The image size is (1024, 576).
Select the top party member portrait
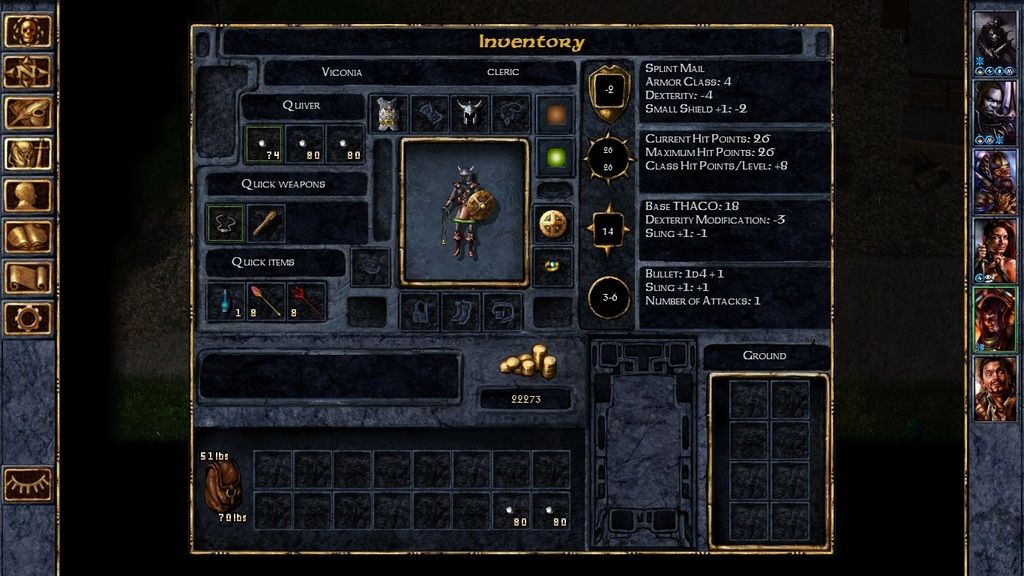[994, 40]
